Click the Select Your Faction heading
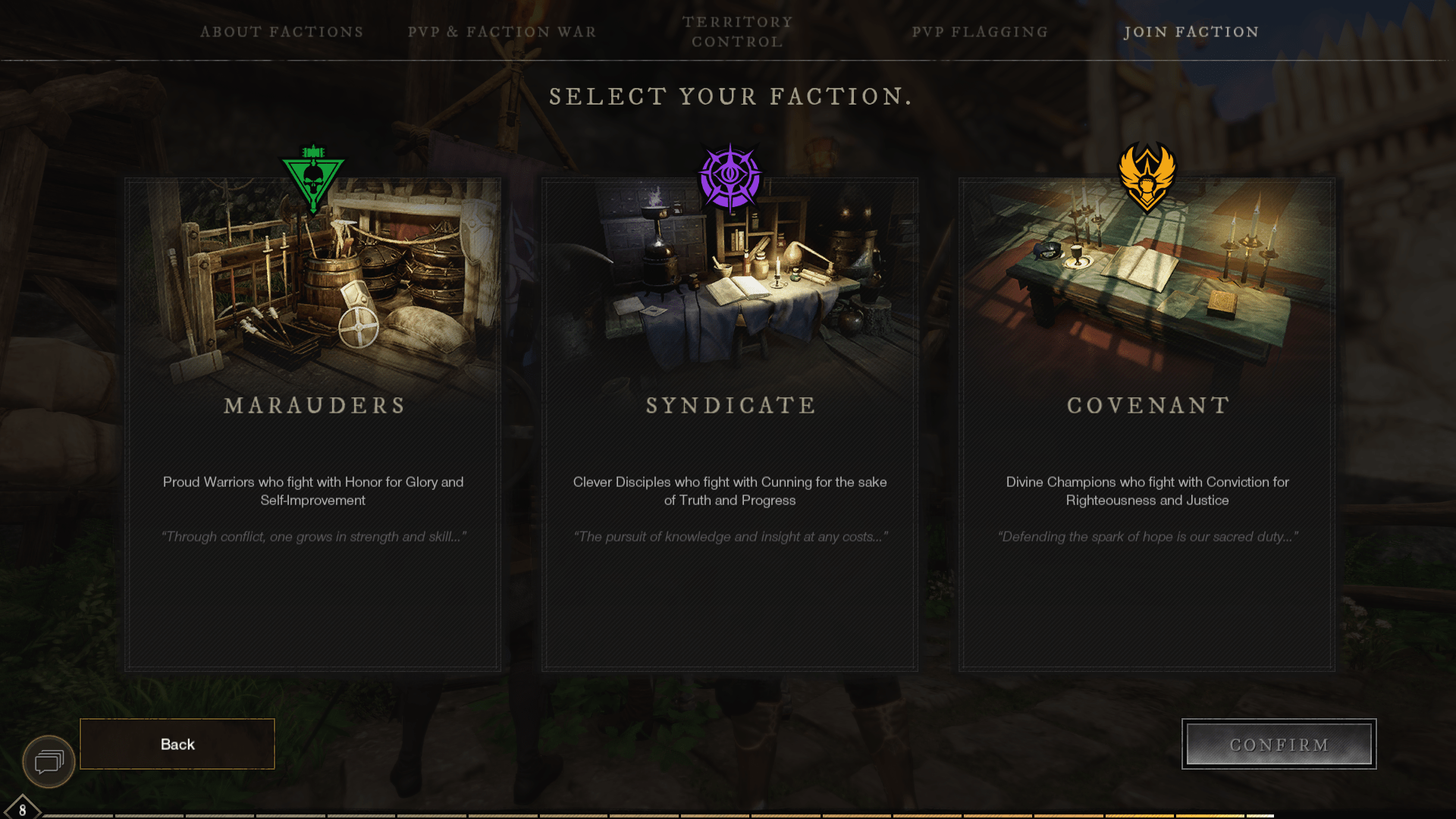 (x=728, y=96)
